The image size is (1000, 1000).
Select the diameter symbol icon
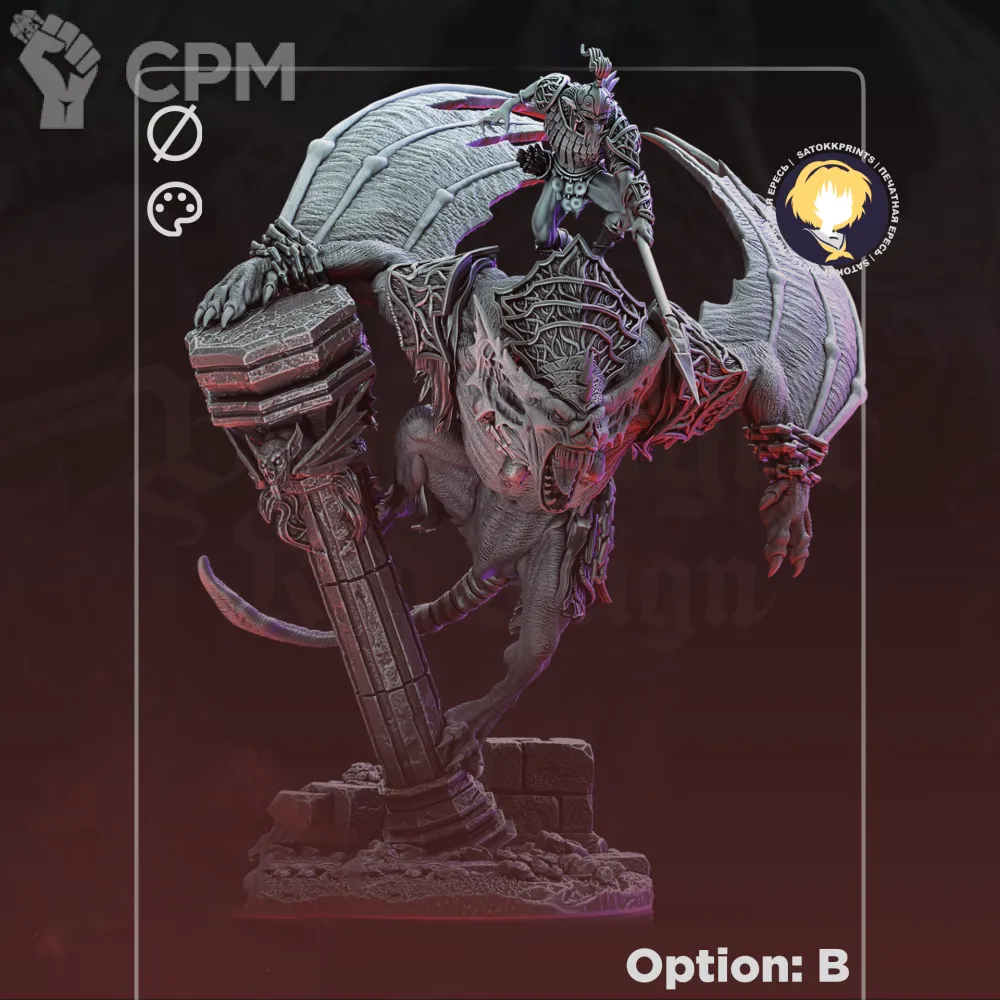(174, 135)
